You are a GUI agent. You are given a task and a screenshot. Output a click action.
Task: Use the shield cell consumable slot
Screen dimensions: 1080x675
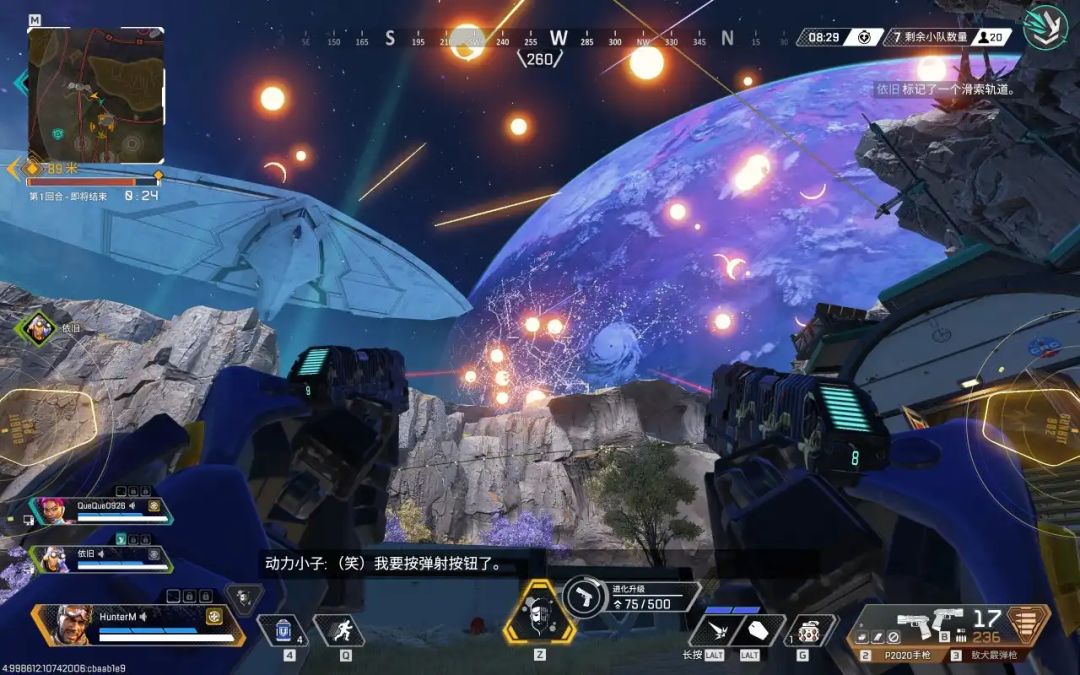click(x=282, y=630)
